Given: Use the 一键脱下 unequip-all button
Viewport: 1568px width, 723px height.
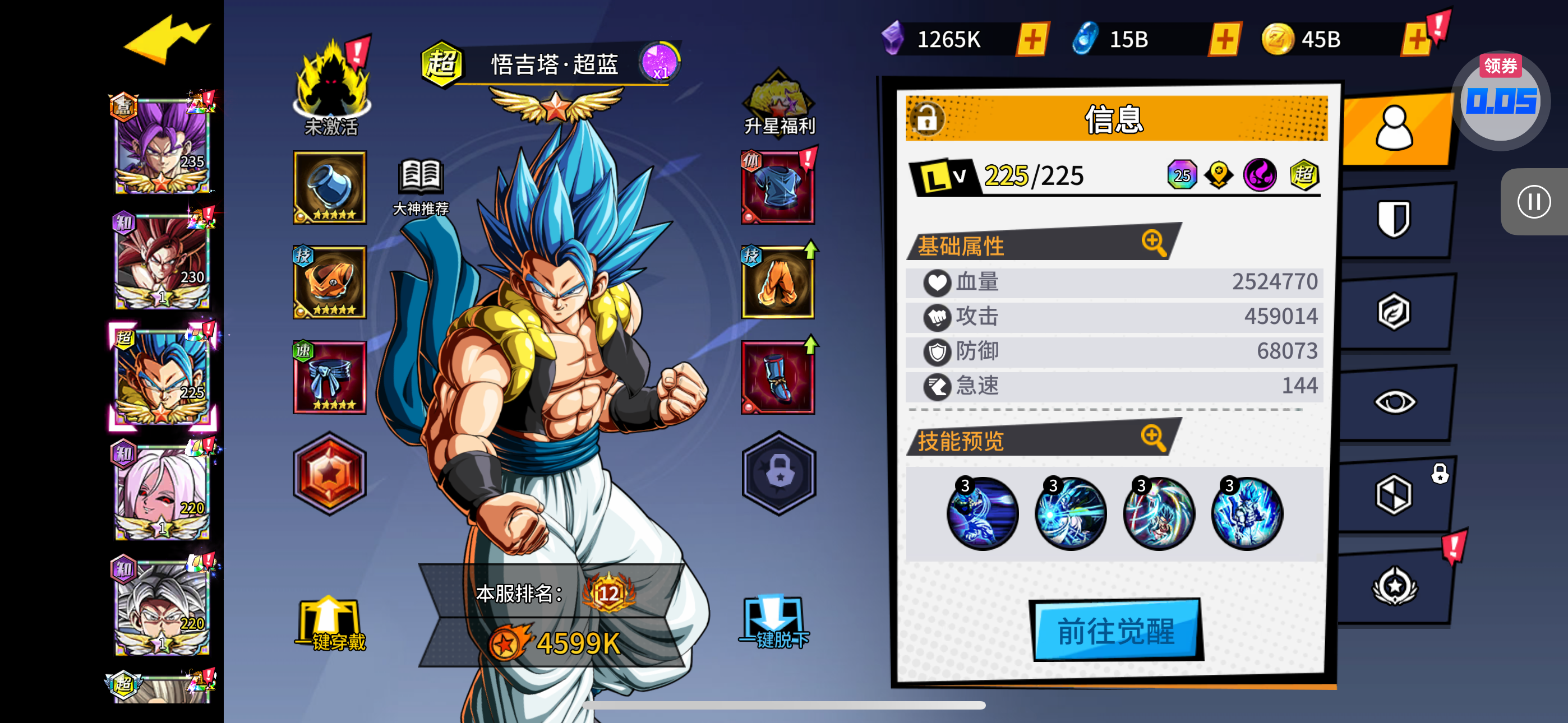Looking at the screenshot, I should 774,623.
